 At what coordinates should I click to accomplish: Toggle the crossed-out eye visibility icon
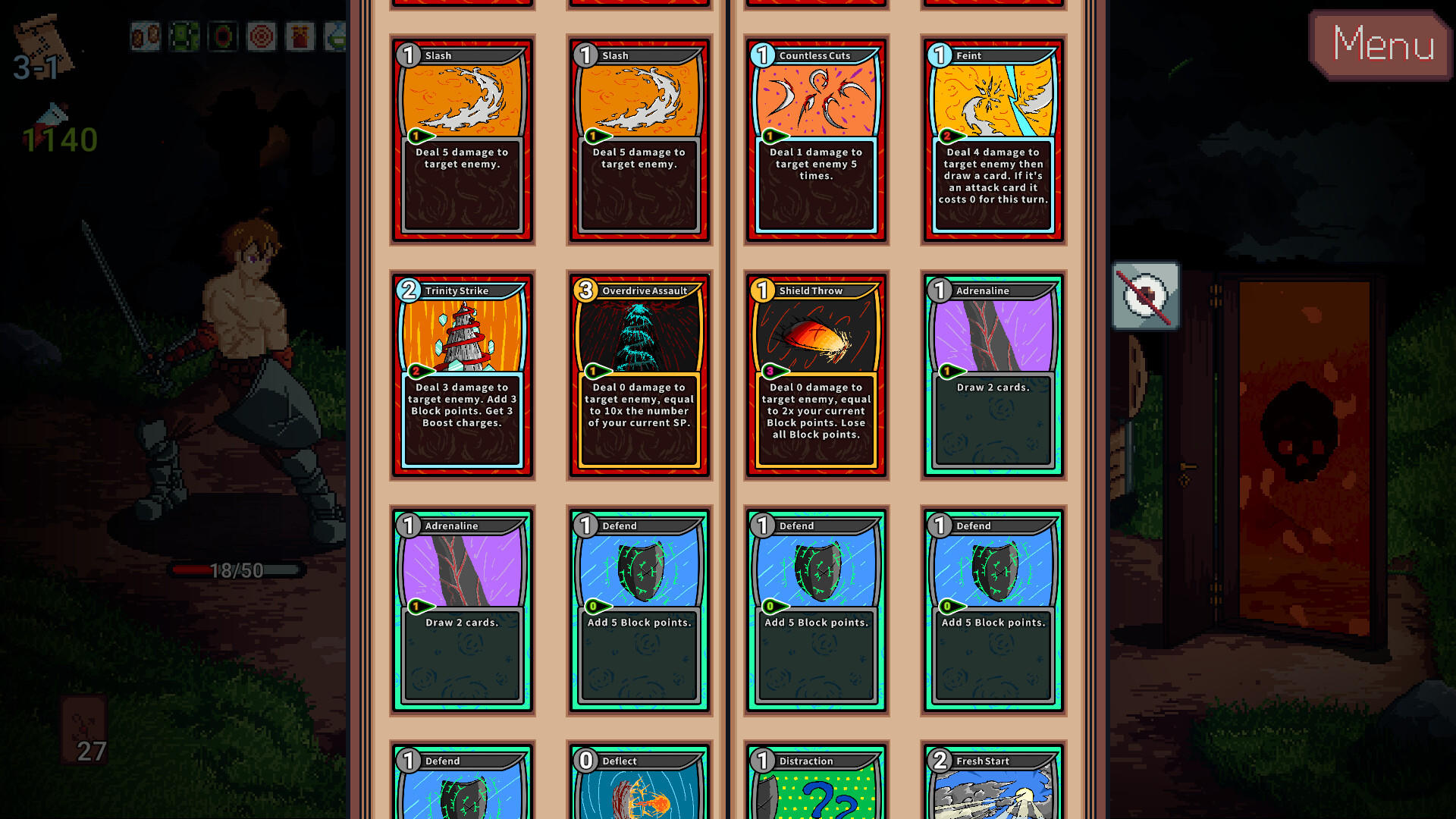[1145, 296]
